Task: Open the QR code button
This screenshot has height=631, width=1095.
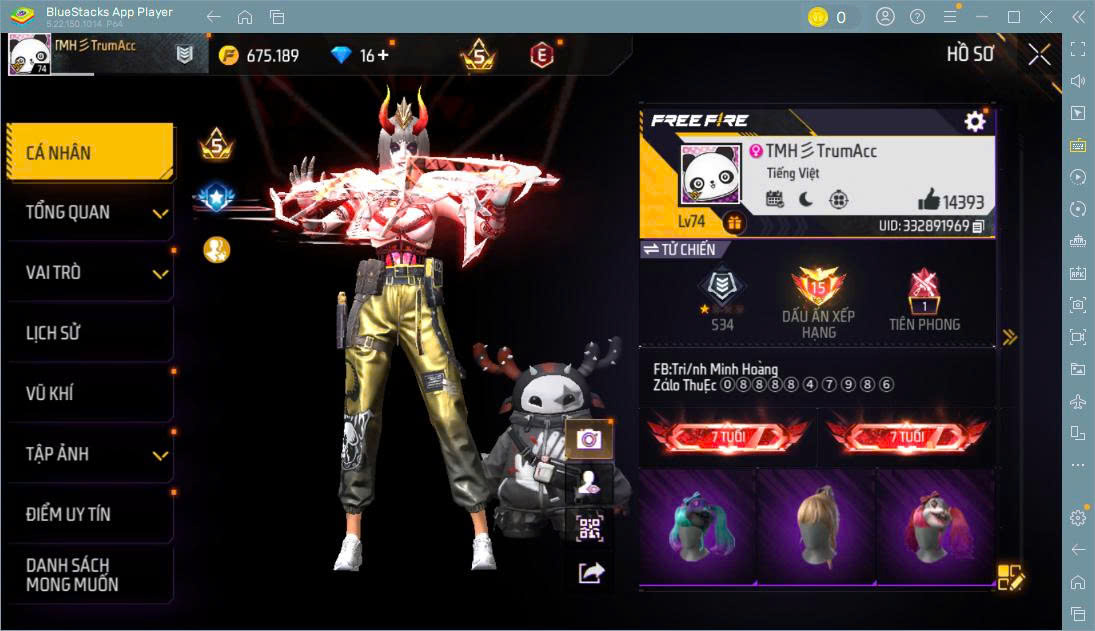Action: (x=589, y=527)
